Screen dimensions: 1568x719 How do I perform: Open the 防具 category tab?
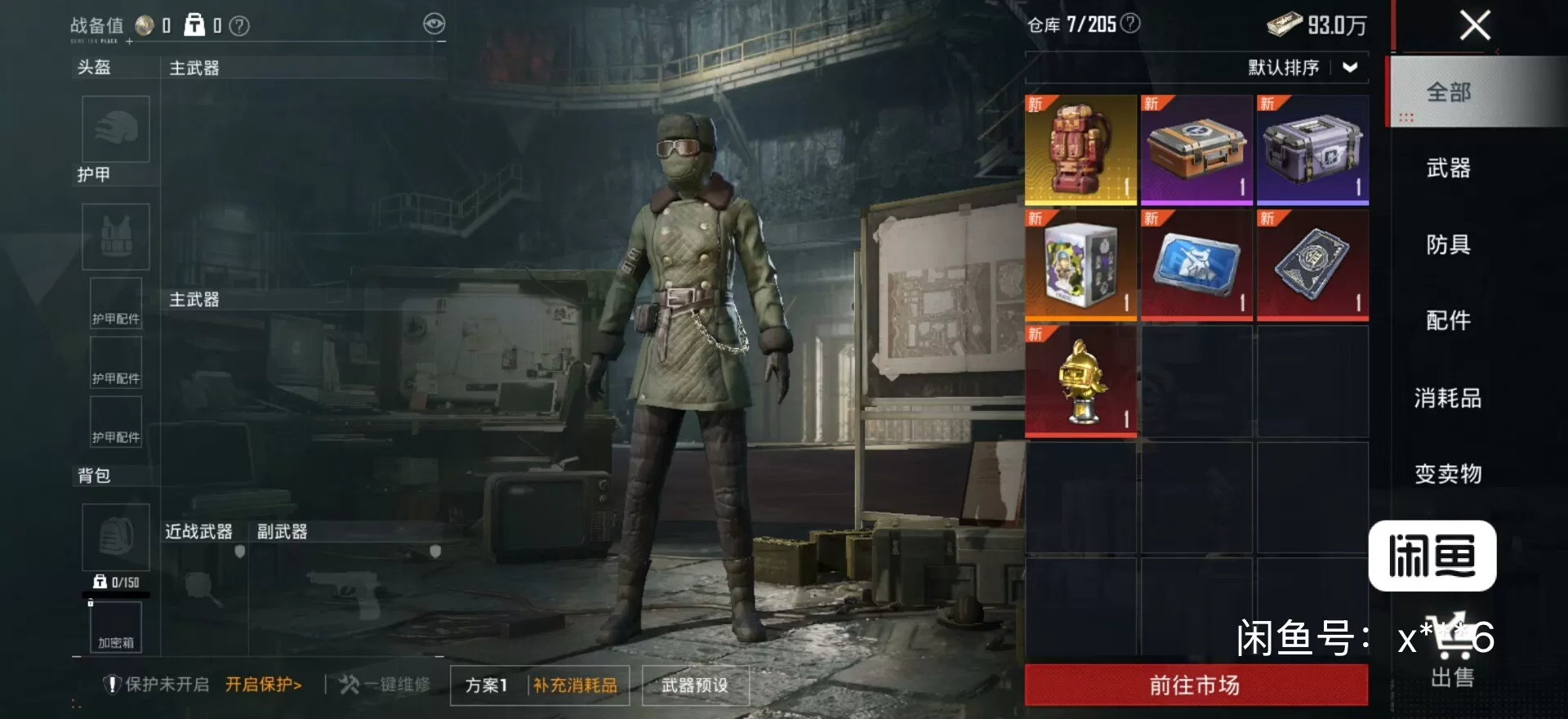point(1448,244)
